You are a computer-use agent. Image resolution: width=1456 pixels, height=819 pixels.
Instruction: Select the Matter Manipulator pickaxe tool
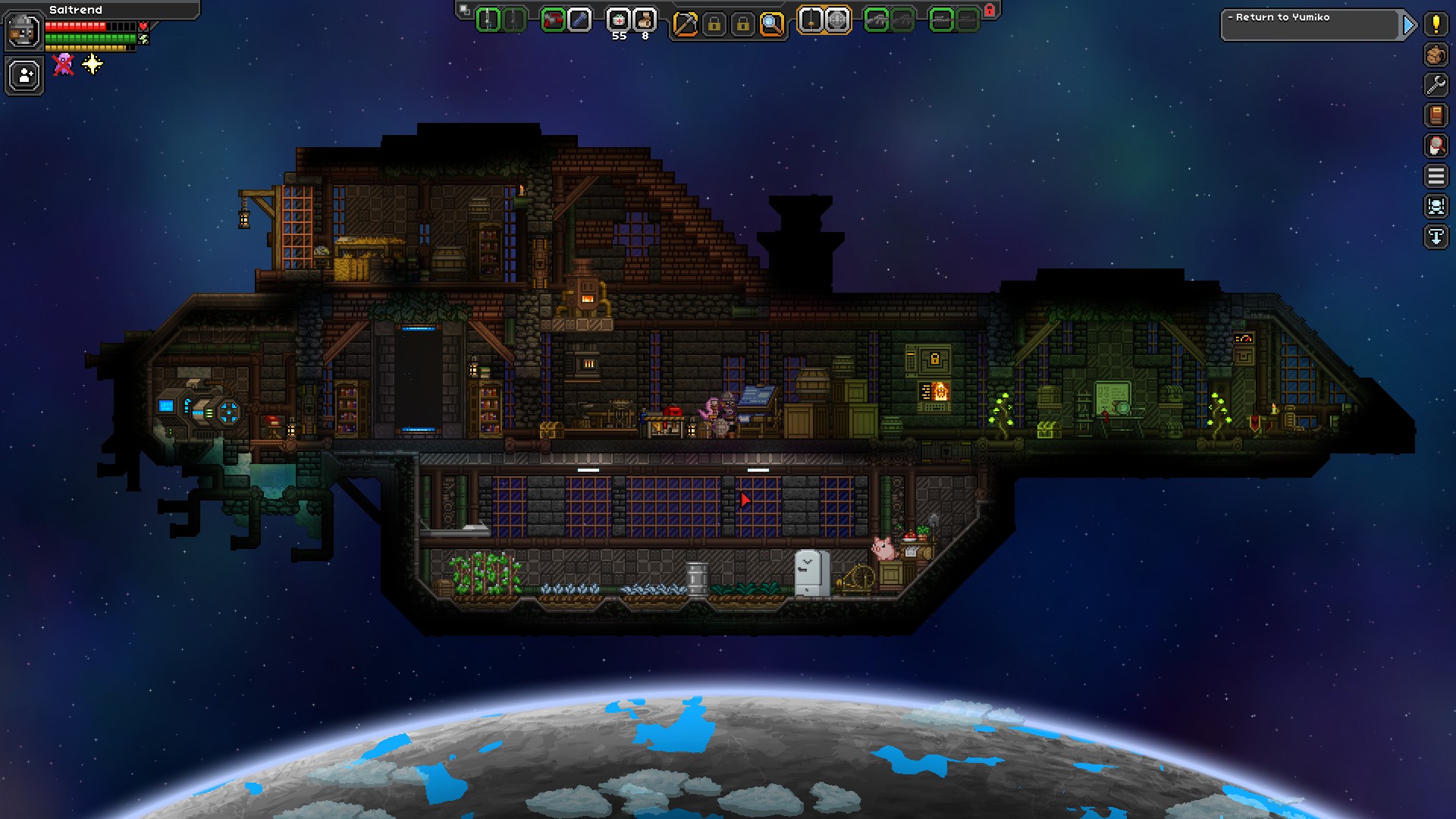click(685, 20)
